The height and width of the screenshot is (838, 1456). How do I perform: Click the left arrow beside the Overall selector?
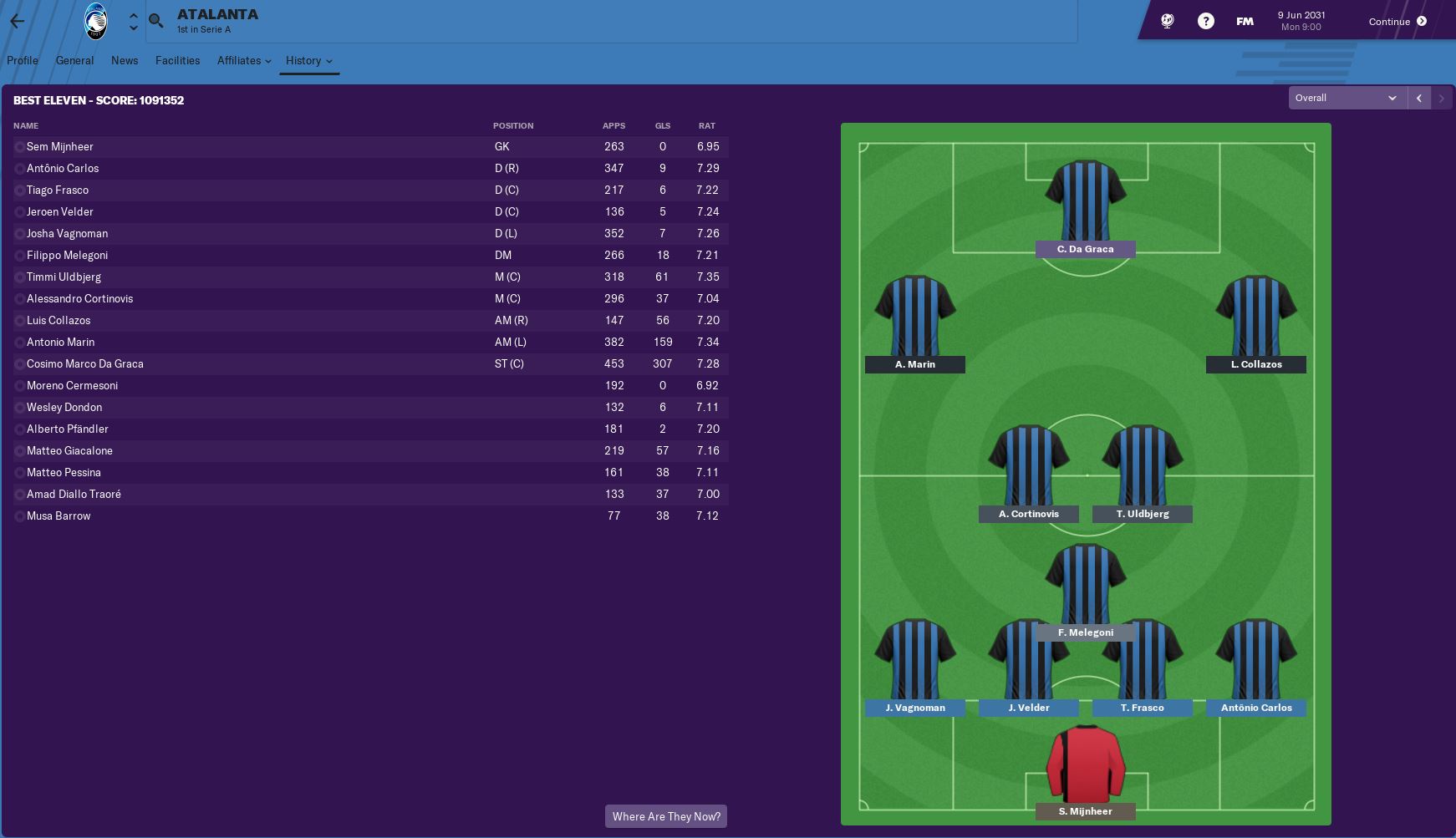click(1418, 98)
